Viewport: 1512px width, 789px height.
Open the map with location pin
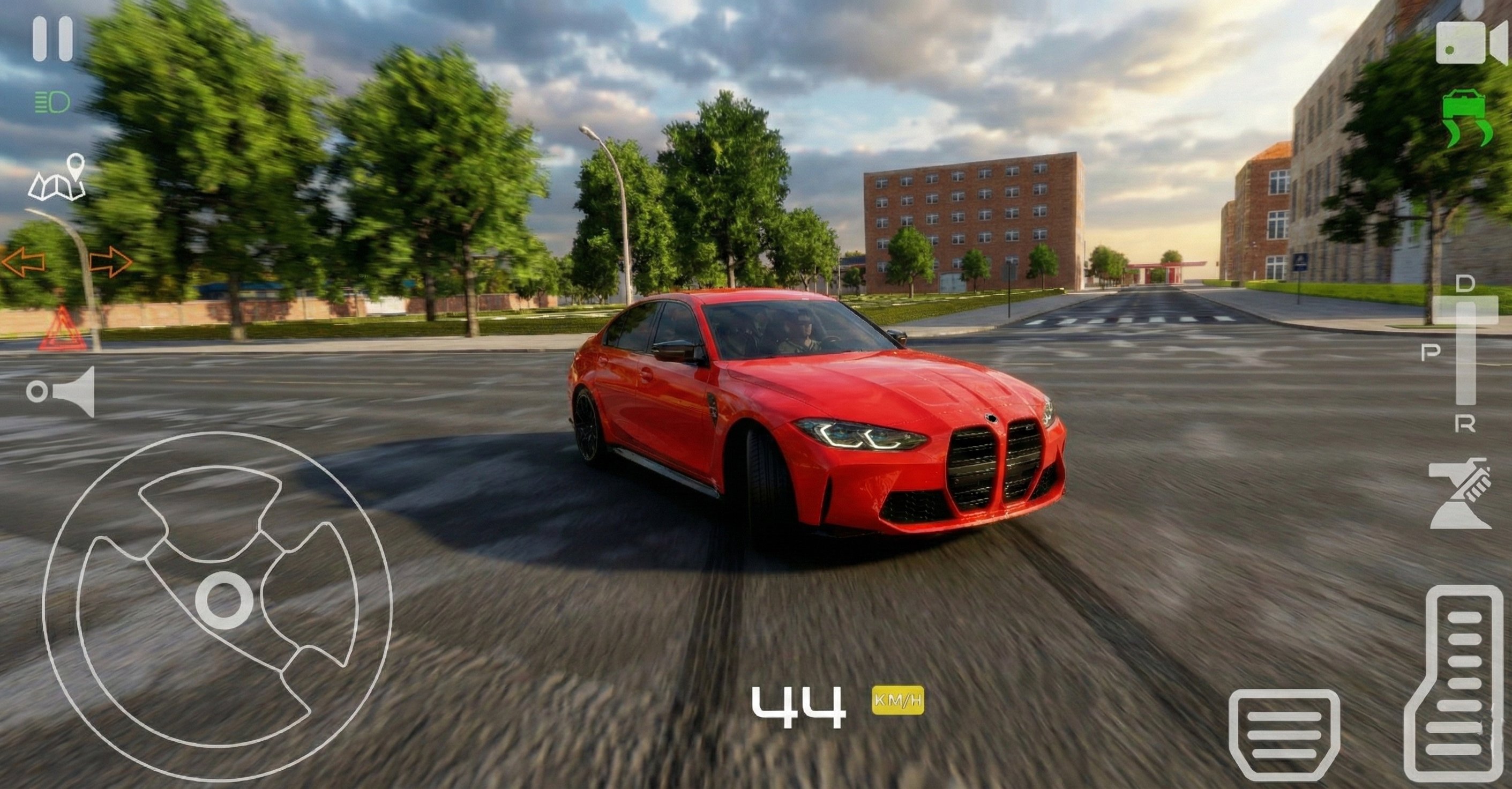click(x=57, y=178)
